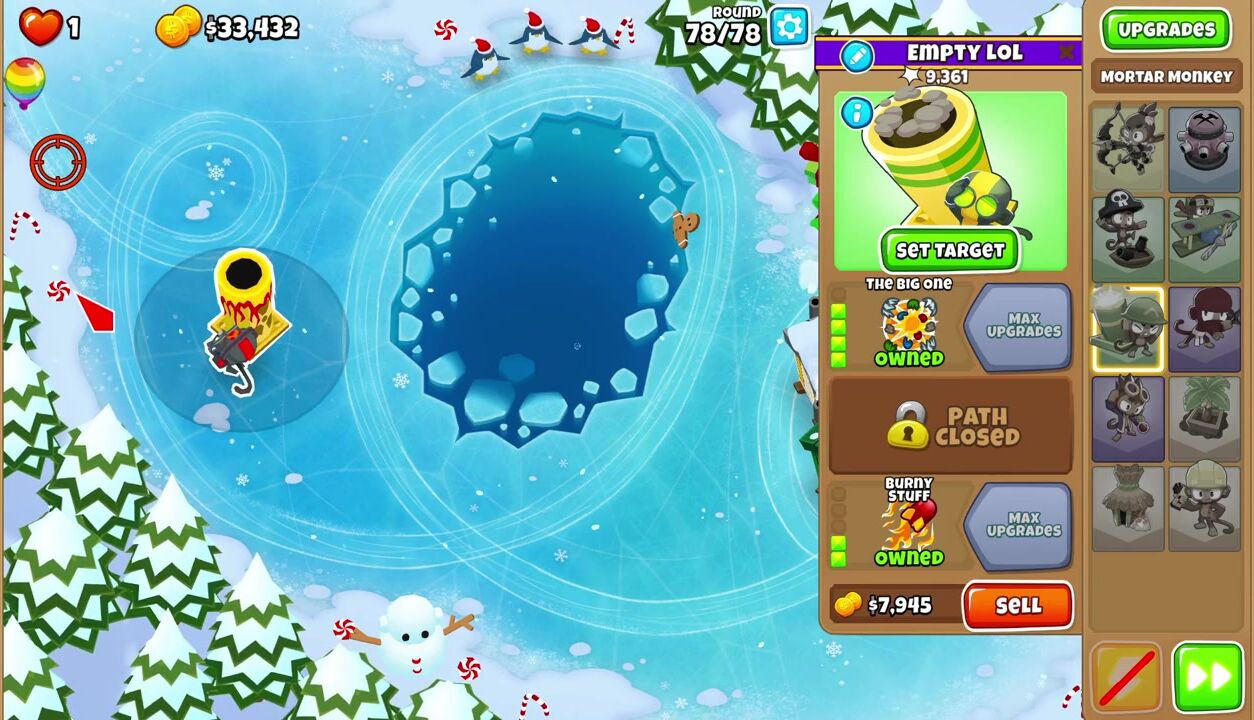Open the settings gear menu
The height and width of the screenshot is (720, 1254).
tap(789, 27)
